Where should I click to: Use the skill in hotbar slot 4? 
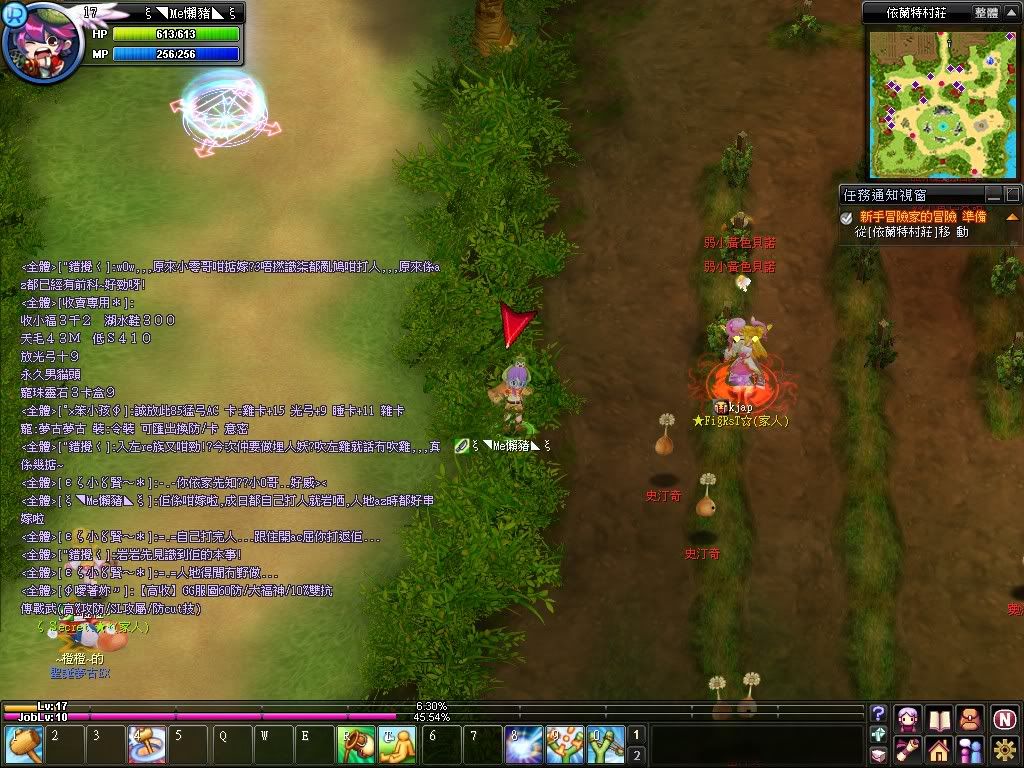(146, 746)
